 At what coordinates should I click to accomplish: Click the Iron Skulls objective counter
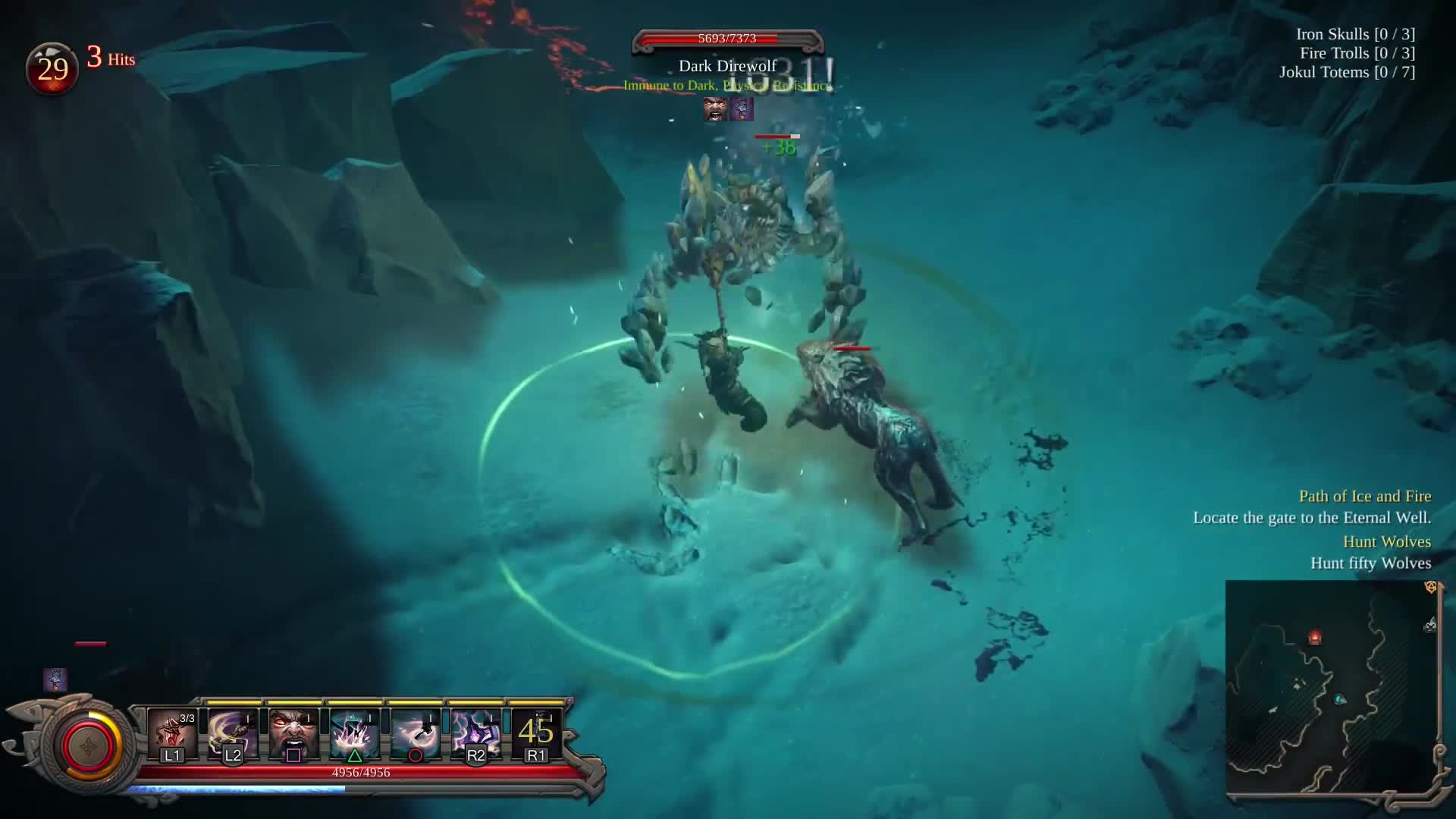pyautogui.click(x=1355, y=34)
